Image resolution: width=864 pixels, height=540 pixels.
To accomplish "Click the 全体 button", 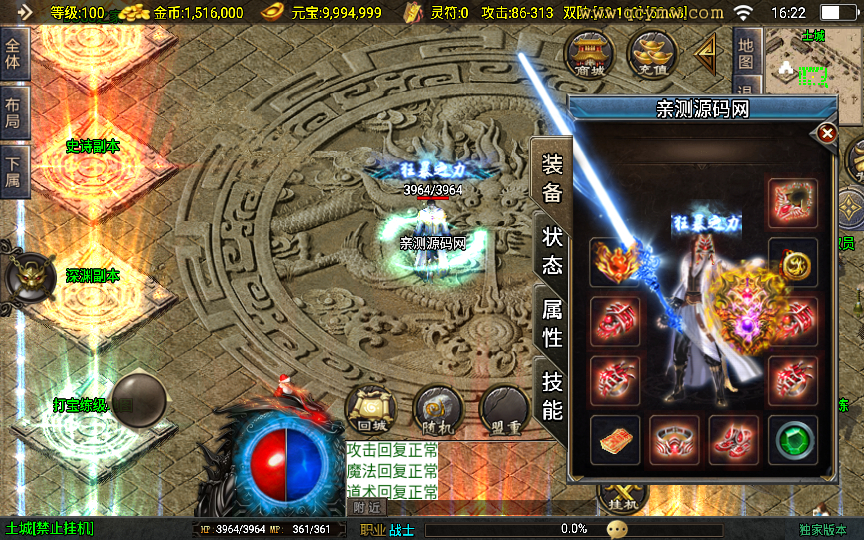I will 13,56.
